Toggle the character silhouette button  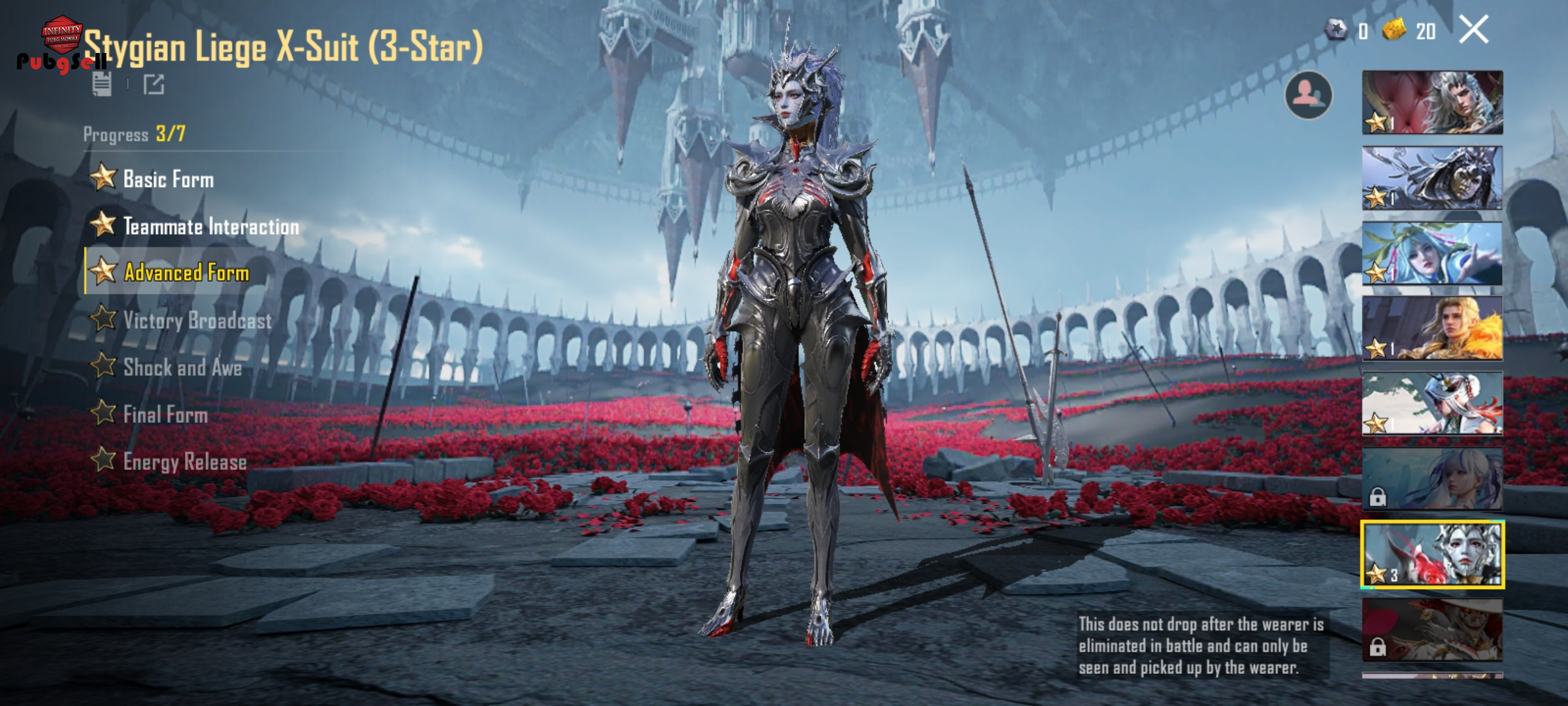(x=1308, y=95)
